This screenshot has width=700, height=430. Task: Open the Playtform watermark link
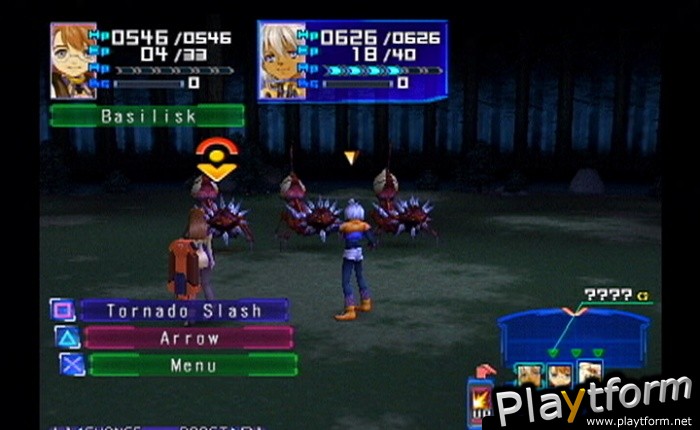coord(594,402)
